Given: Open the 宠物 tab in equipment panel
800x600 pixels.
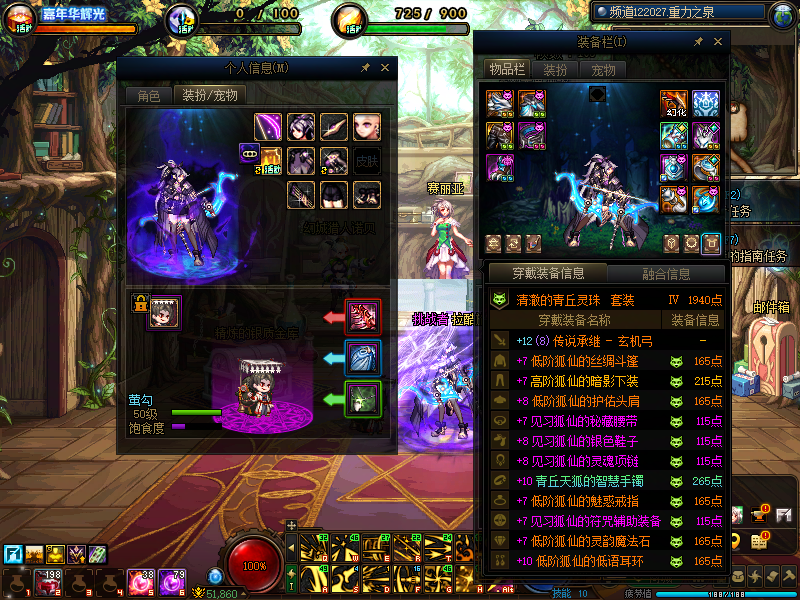Looking at the screenshot, I should pyautogui.click(x=603, y=70).
